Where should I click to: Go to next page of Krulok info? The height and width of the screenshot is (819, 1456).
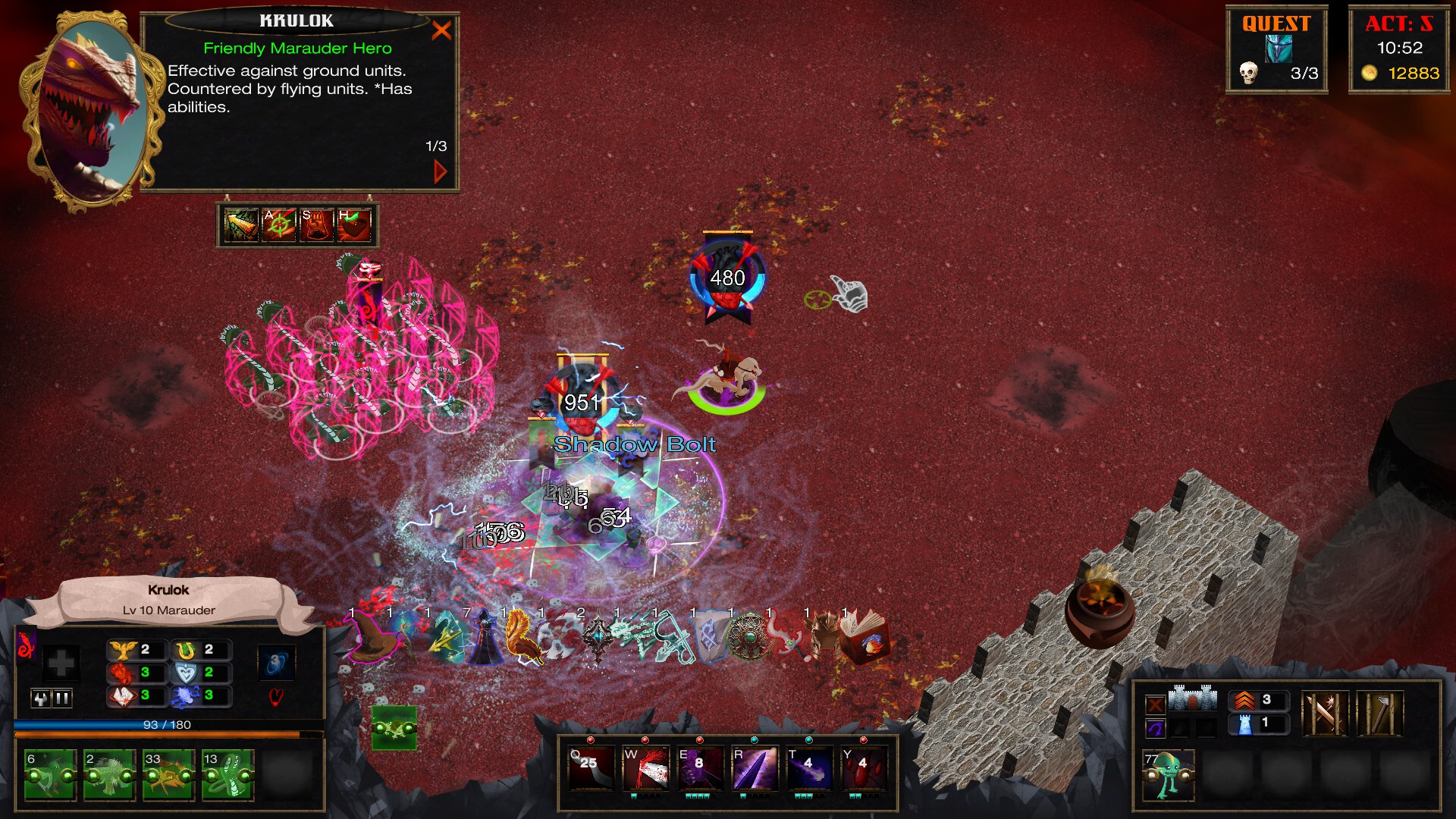440,171
